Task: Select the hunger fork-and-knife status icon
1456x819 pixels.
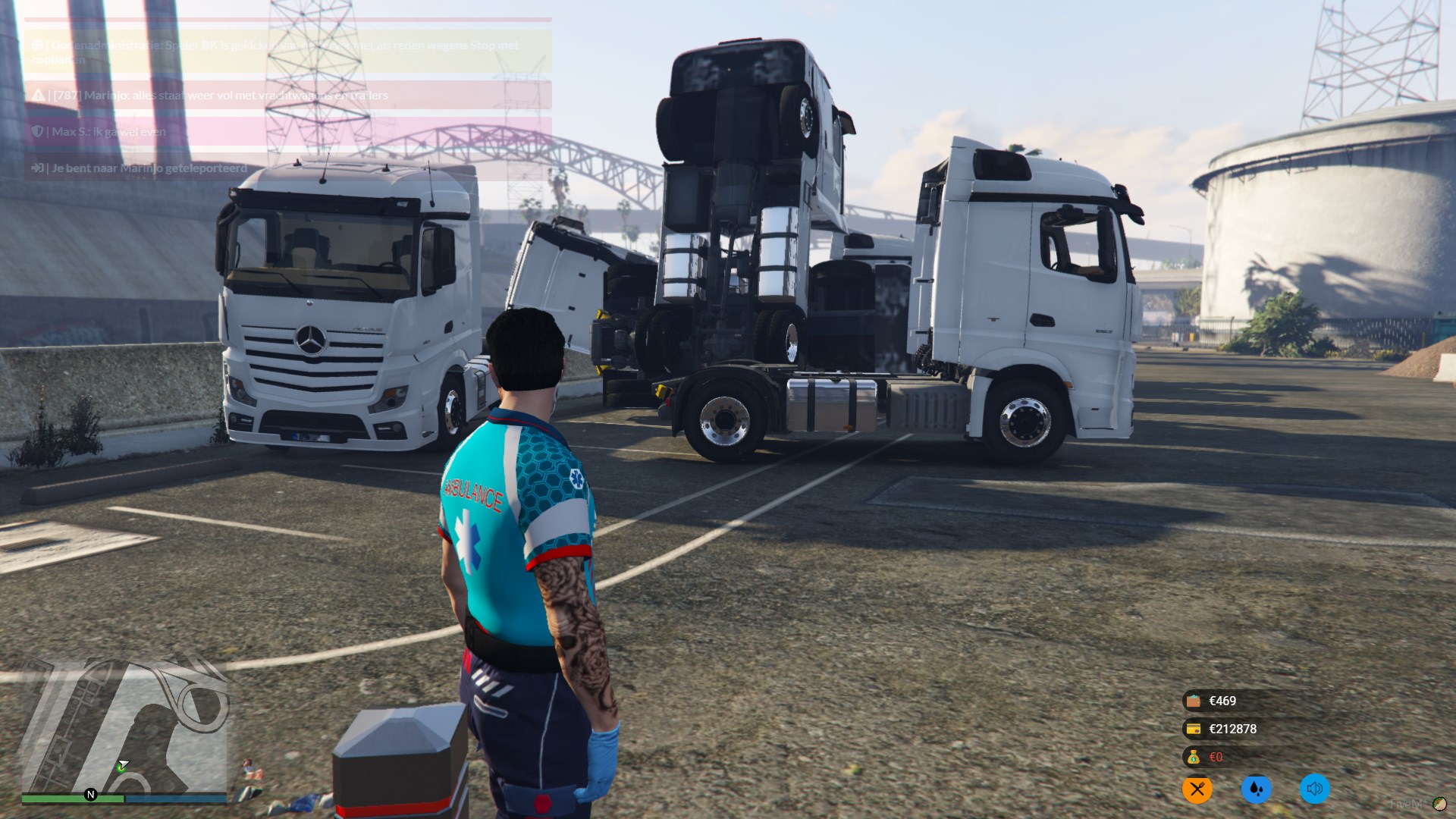Action: click(1197, 789)
